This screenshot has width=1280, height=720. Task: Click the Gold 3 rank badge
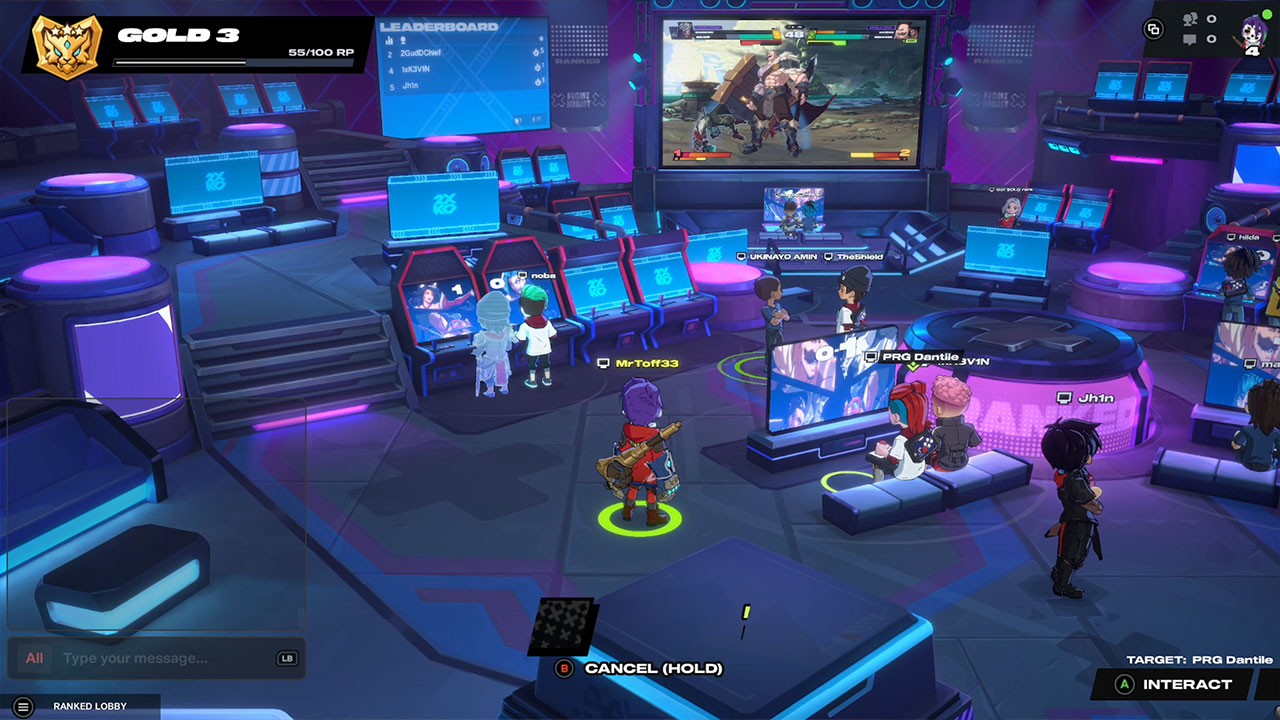(67, 44)
